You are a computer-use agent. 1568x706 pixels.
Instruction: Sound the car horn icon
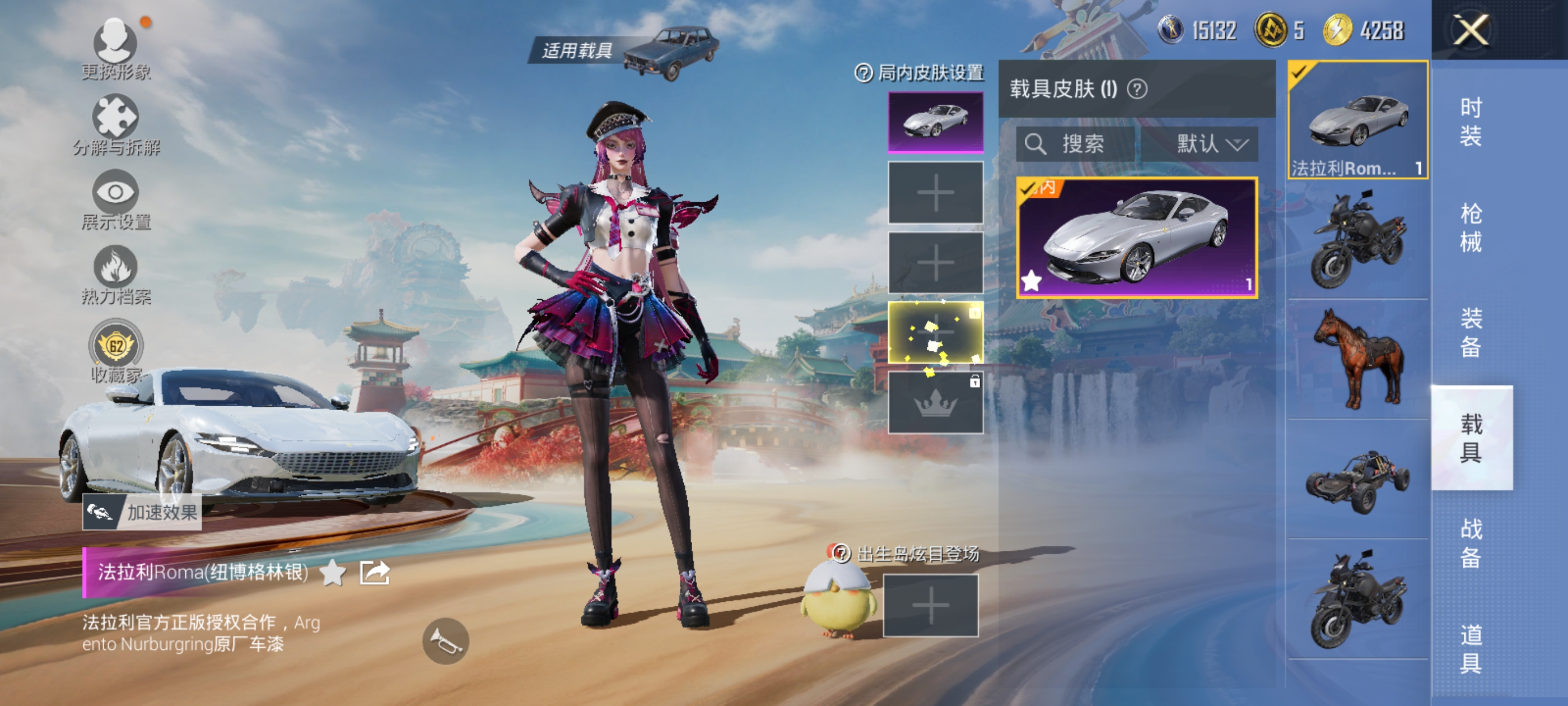(446, 640)
